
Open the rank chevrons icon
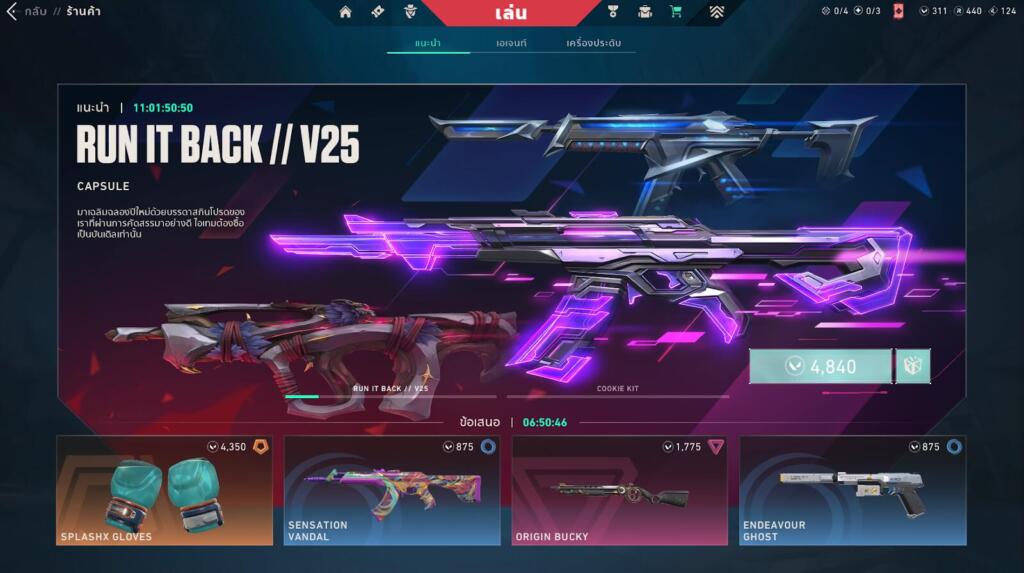[x=717, y=12]
